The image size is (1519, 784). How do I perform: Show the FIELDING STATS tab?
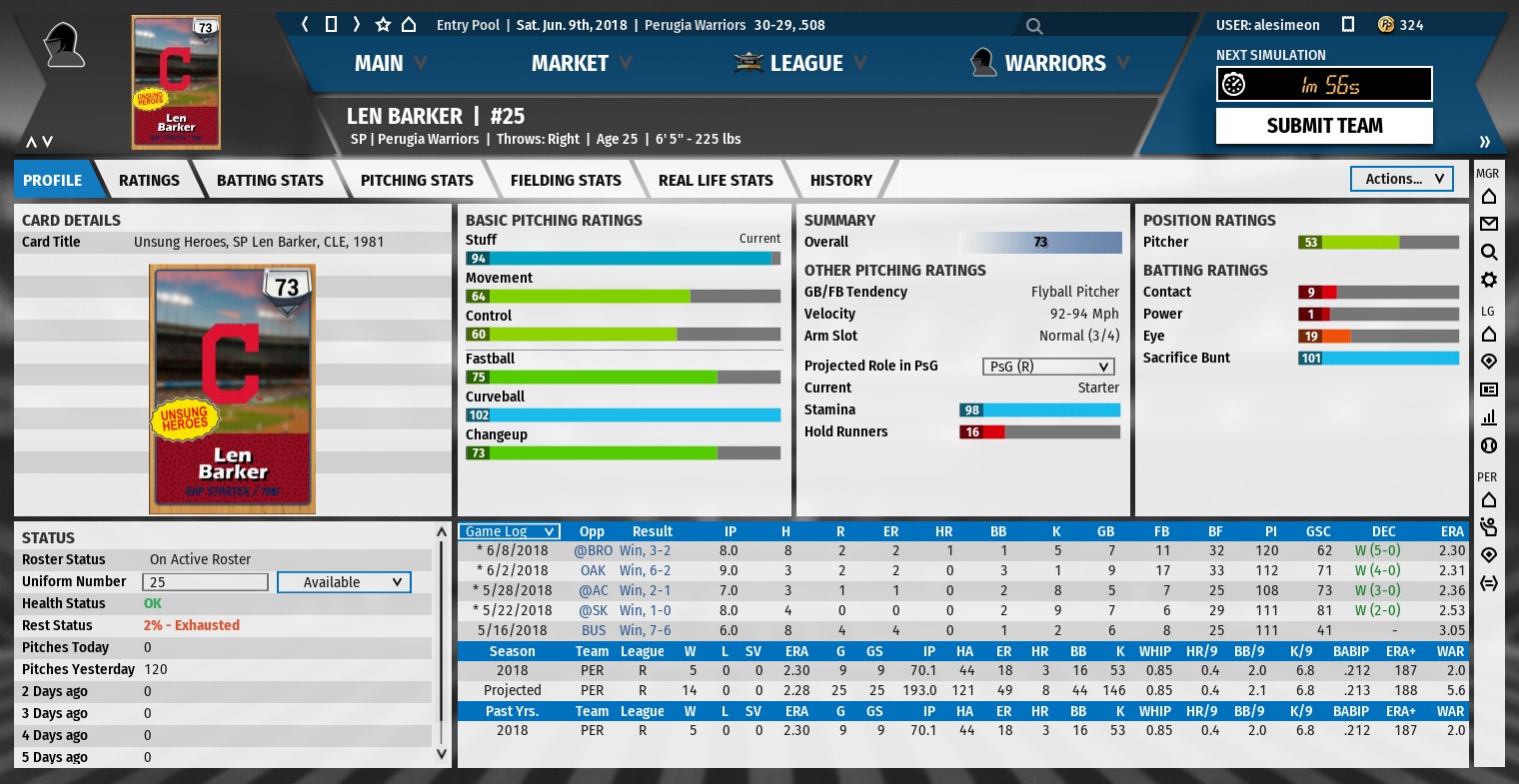tap(566, 181)
